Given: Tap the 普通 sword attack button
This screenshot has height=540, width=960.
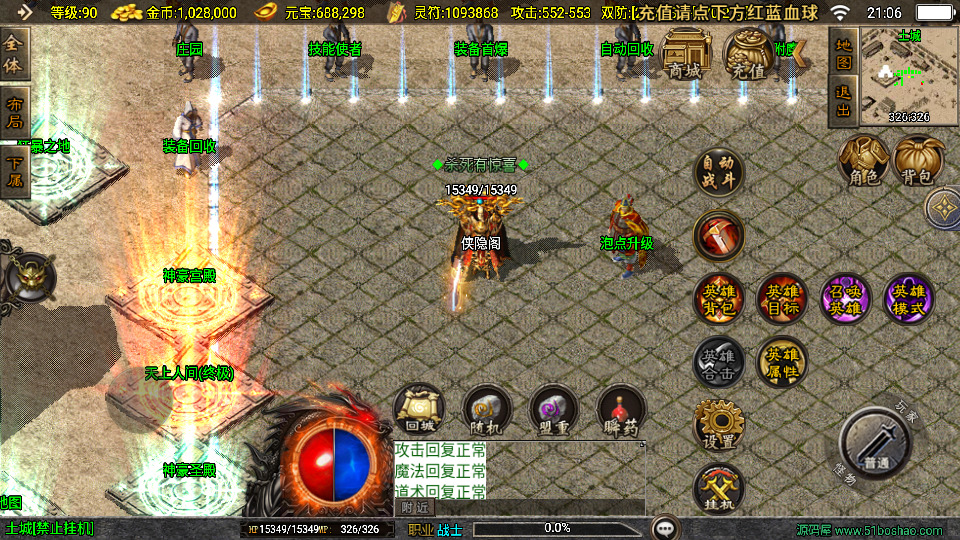Looking at the screenshot, I should (876, 447).
